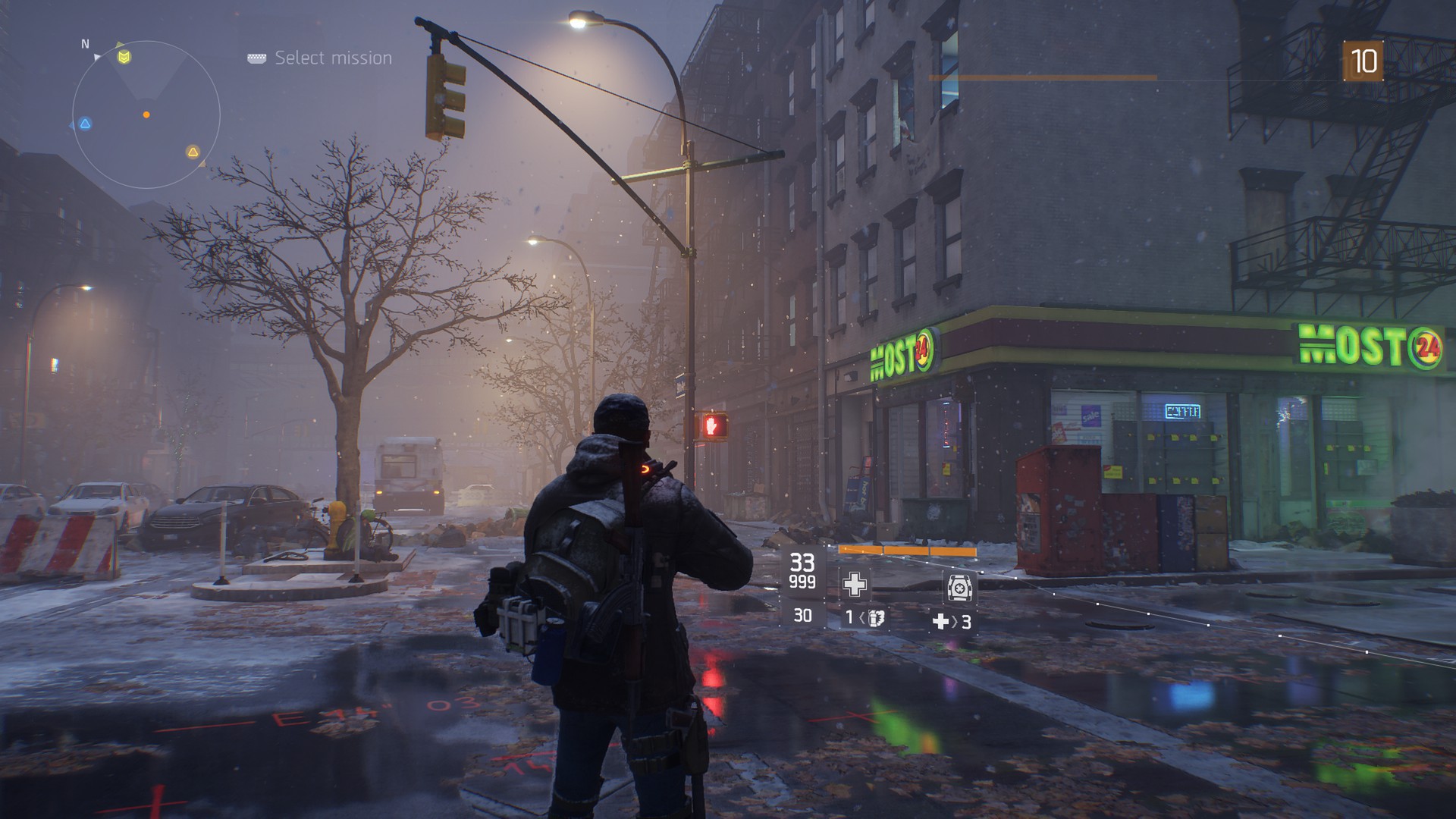Open the circular minimap radar
Image resolution: width=1456 pixels, height=819 pixels.
(146, 115)
